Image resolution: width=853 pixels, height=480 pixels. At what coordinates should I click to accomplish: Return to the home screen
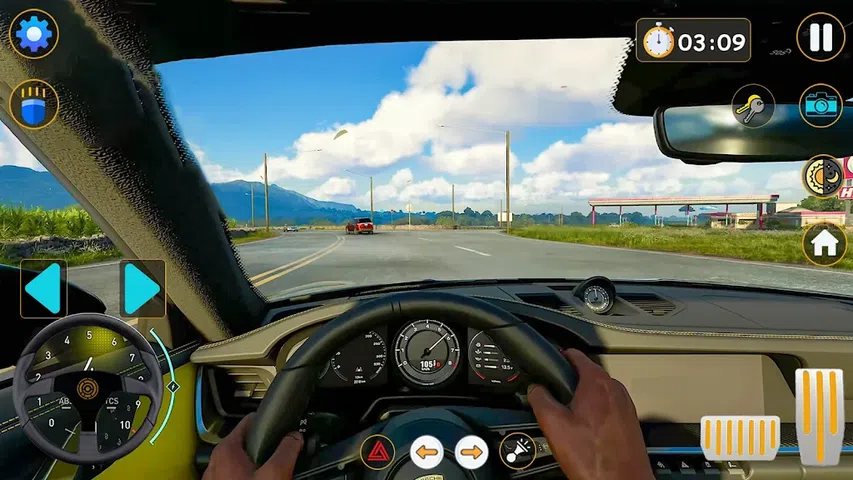coord(824,243)
